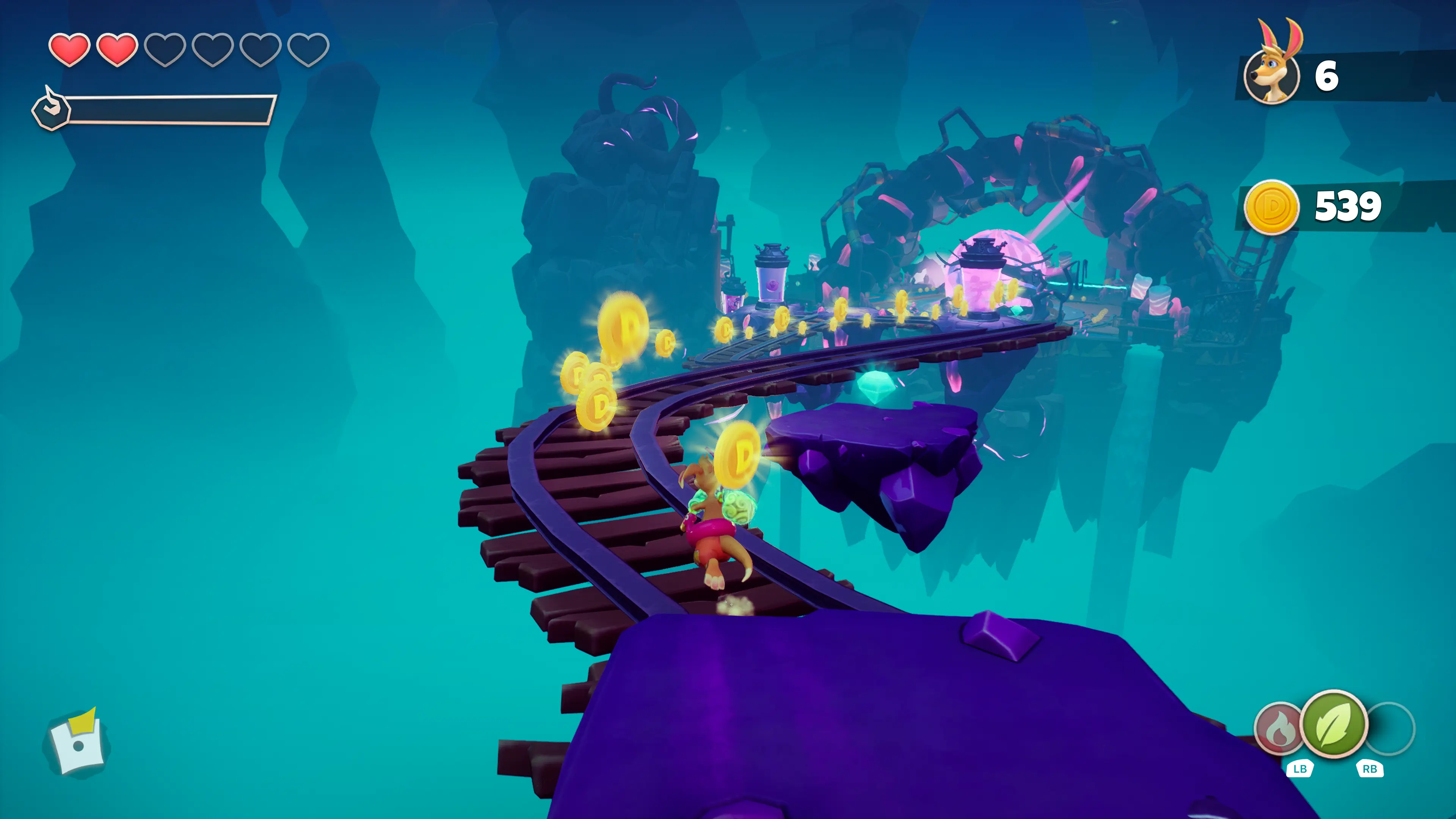The height and width of the screenshot is (819, 1456).
Task: Click the empty element charge slot
Action: tap(1391, 728)
